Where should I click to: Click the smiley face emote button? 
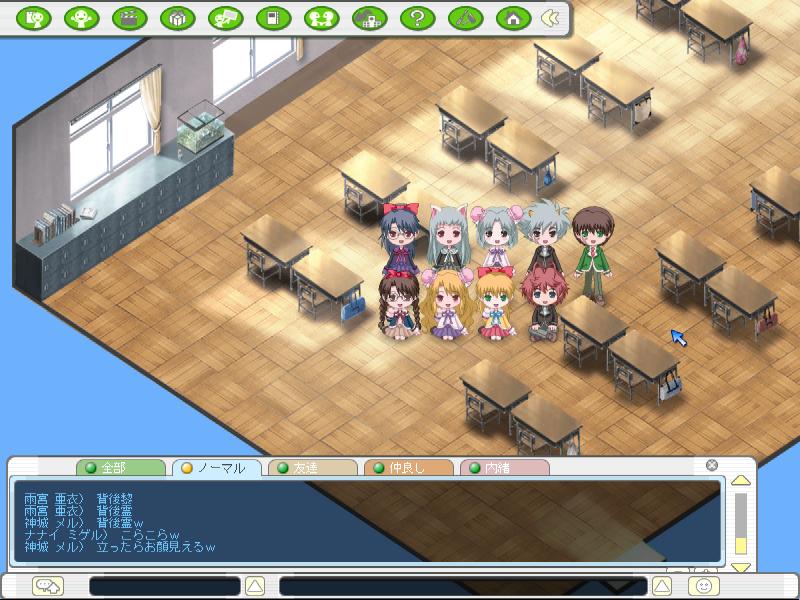point(703,585)
